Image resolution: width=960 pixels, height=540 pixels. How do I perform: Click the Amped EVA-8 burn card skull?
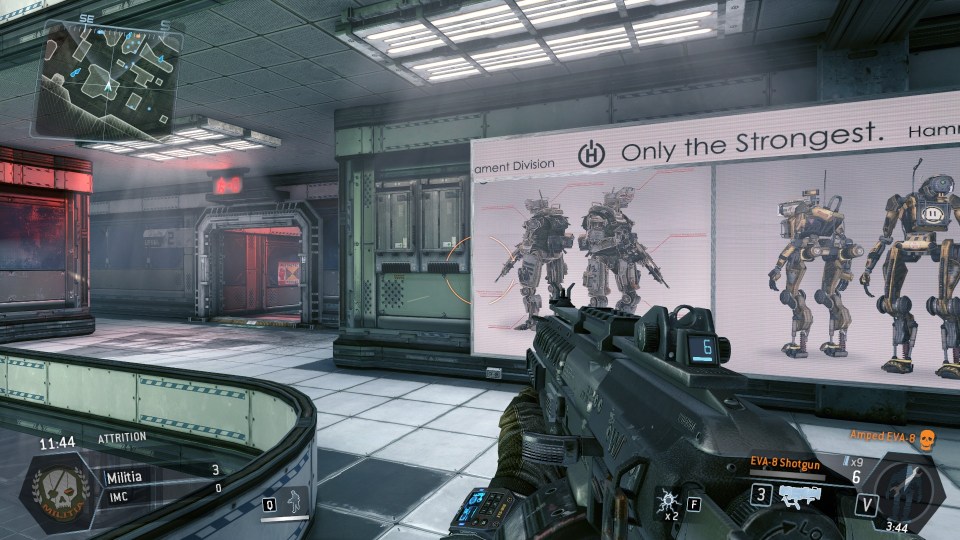(x=925, y=437)
